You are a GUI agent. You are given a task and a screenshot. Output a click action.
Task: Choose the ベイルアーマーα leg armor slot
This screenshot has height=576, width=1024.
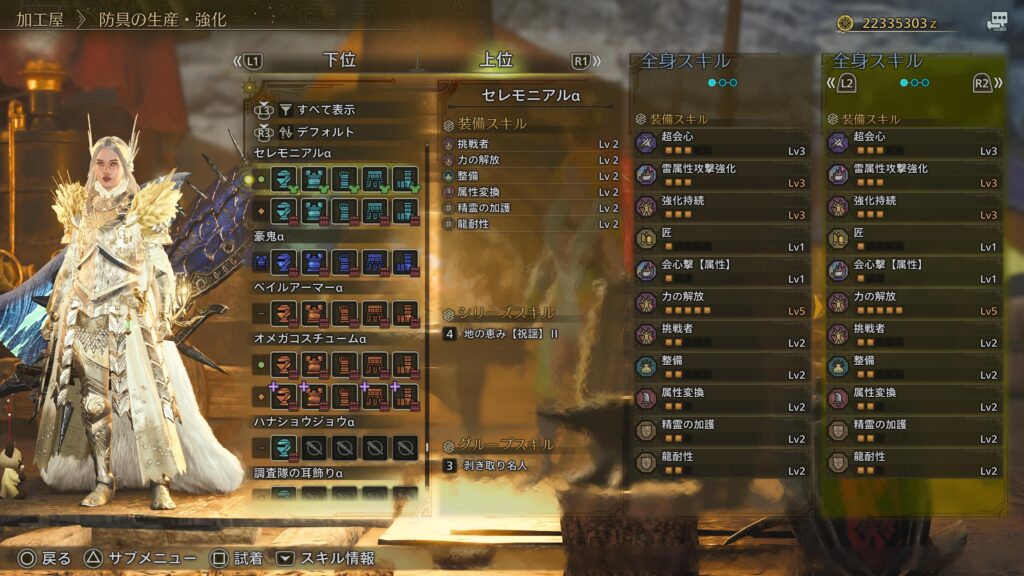405,314
